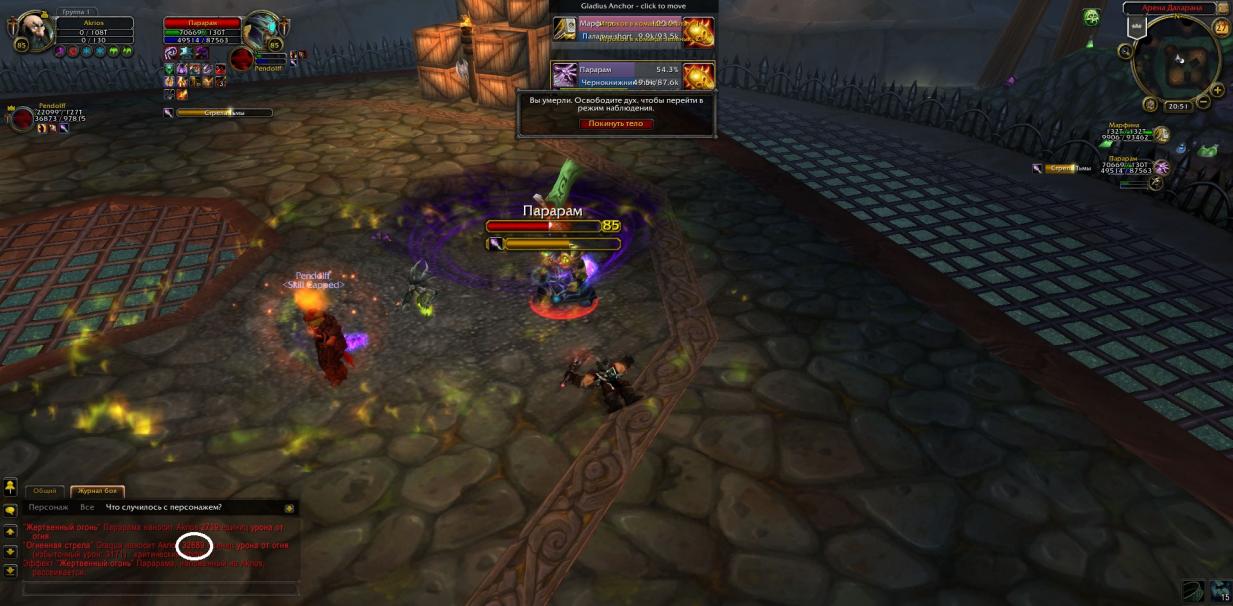
Task: Click the minimap tracking magnifier icon
Action: [x=1127, y=50]
